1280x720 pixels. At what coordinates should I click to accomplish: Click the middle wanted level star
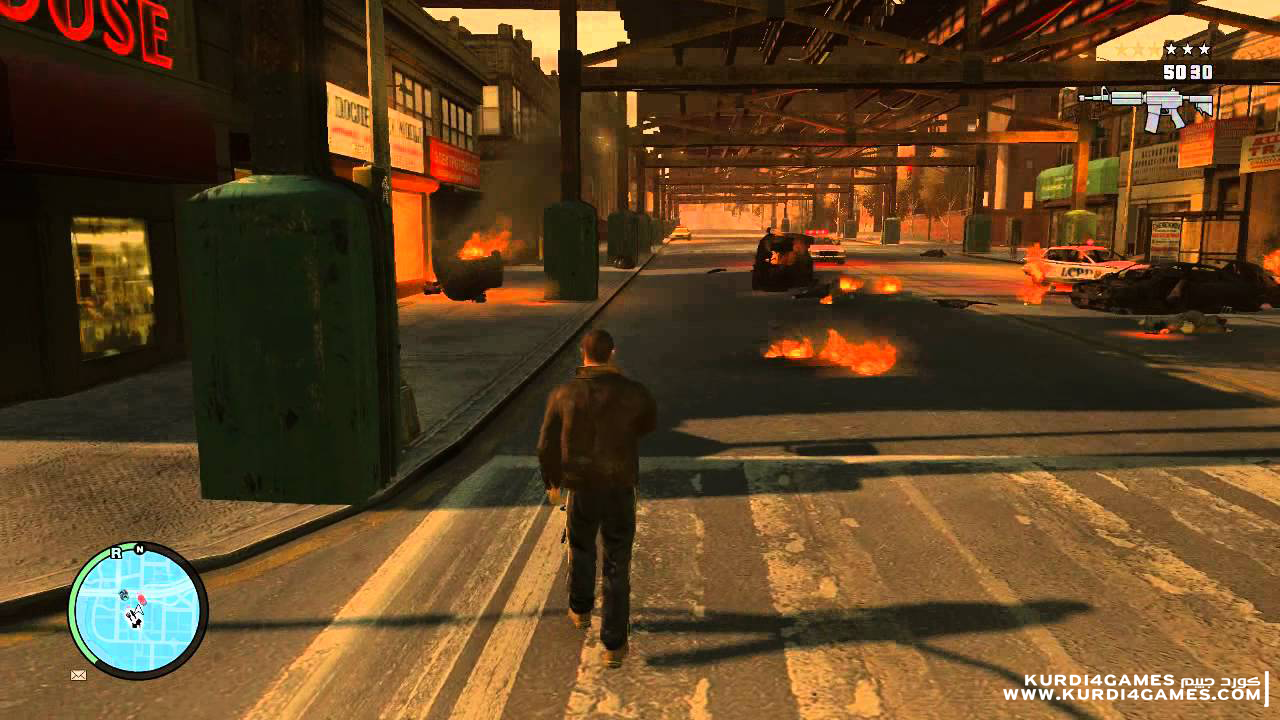click(1188, 48)
